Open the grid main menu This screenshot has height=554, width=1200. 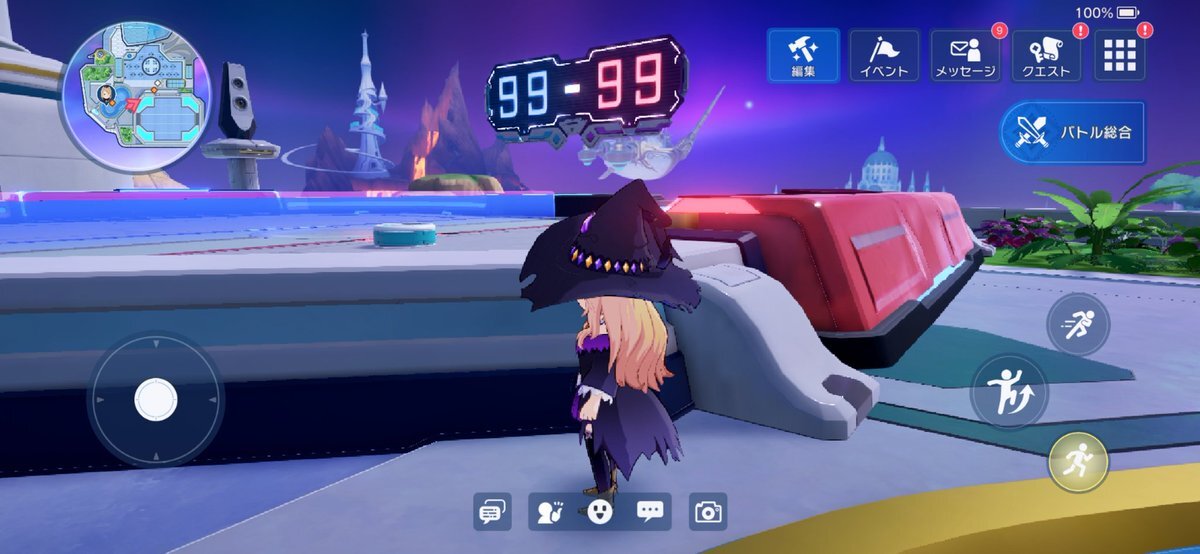tap(1121, 55)
